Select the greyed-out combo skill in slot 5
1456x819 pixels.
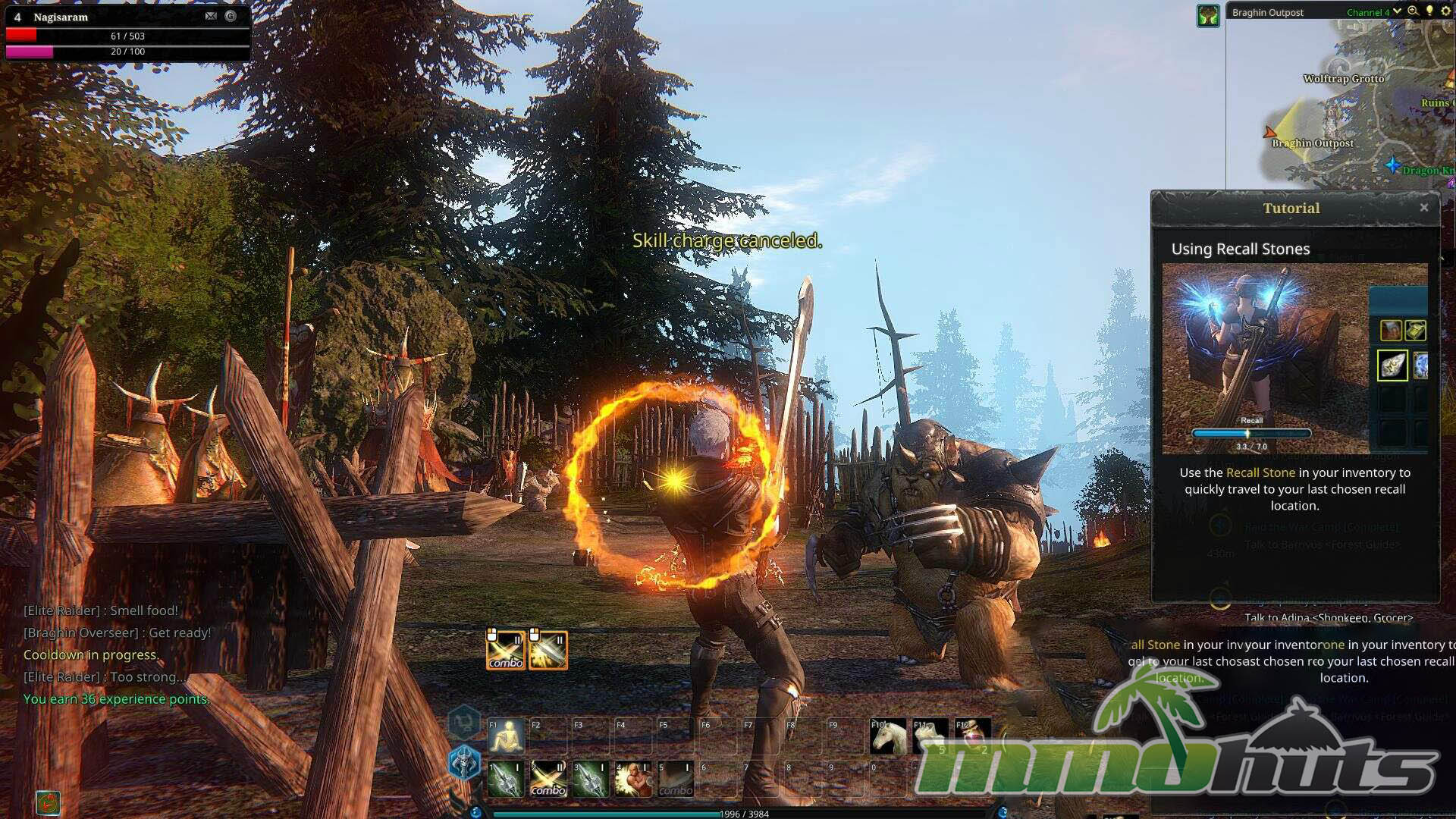[676, 779]
